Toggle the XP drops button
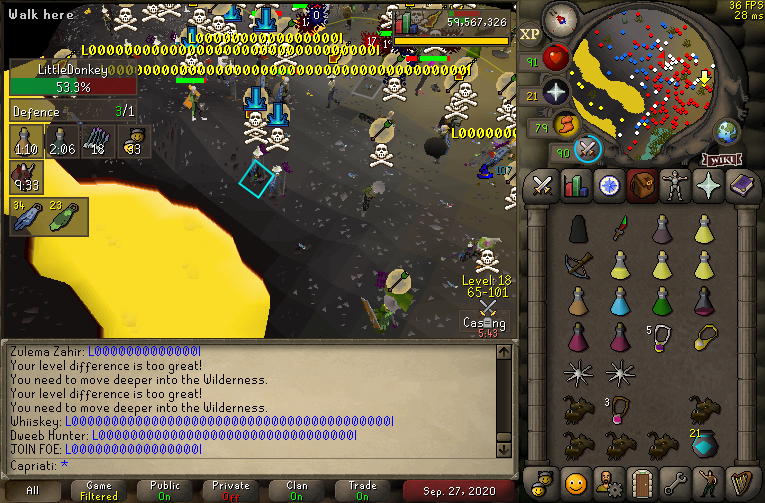Screen dimensions: 765x503 pyautogui.click(x=530, y=33)
